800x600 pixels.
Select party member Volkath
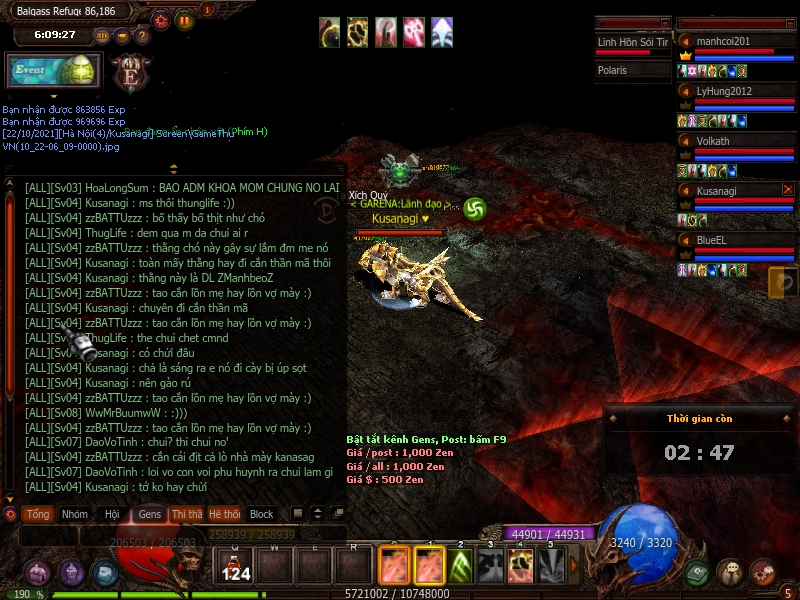[x=735, y=142]
